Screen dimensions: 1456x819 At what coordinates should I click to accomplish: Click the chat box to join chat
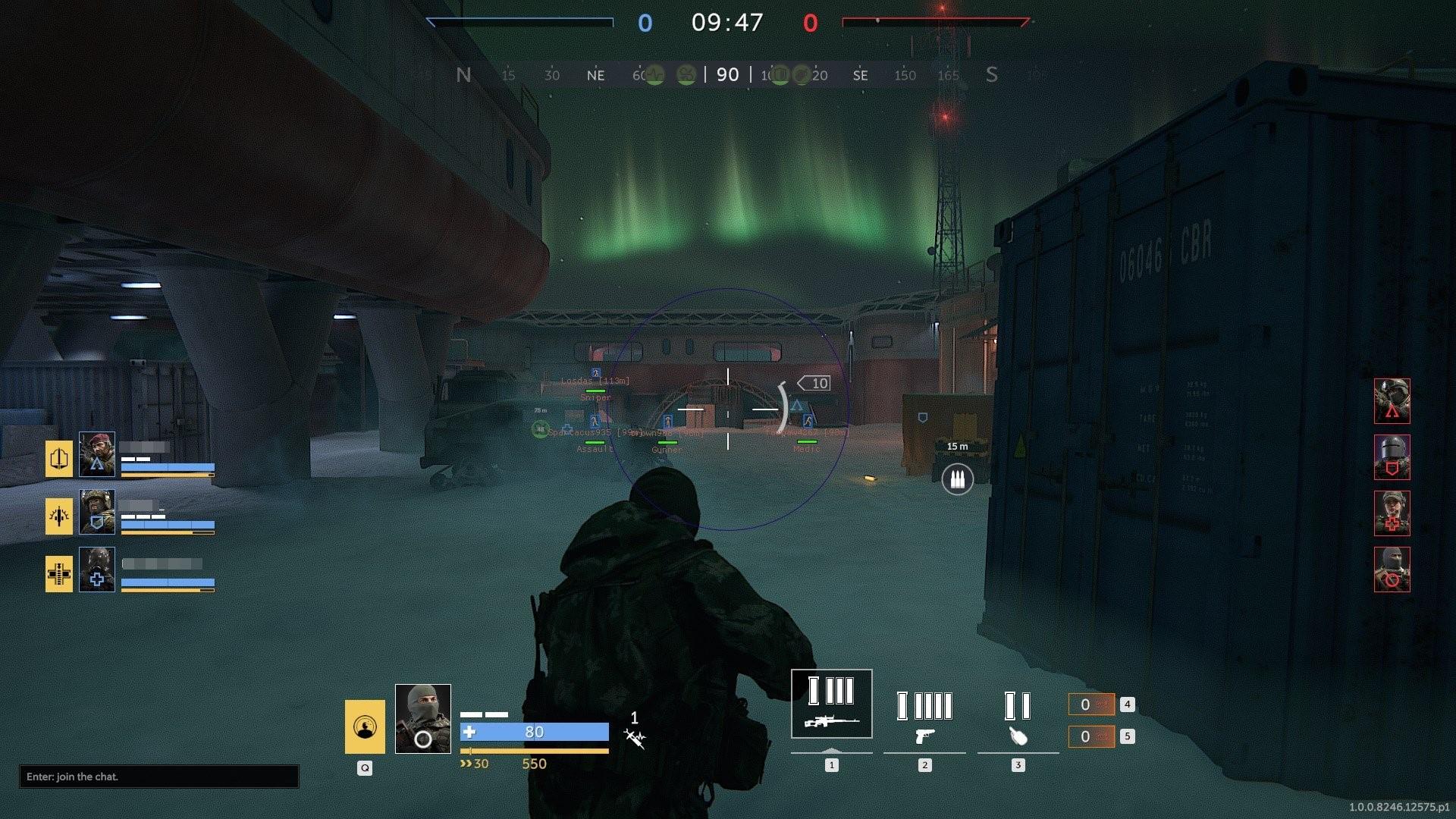(x=158, y=777)
